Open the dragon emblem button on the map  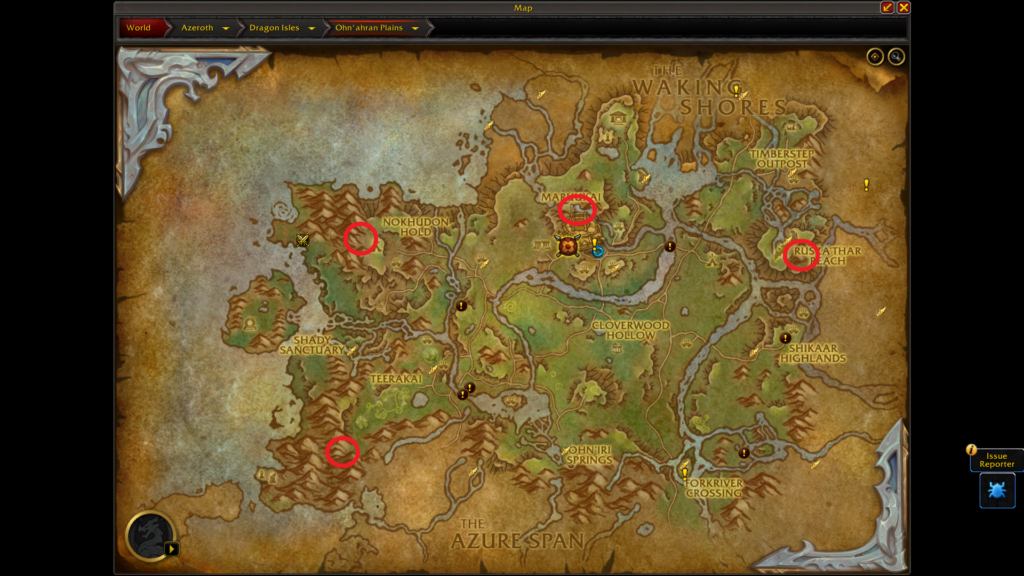[x=151, y=535]
